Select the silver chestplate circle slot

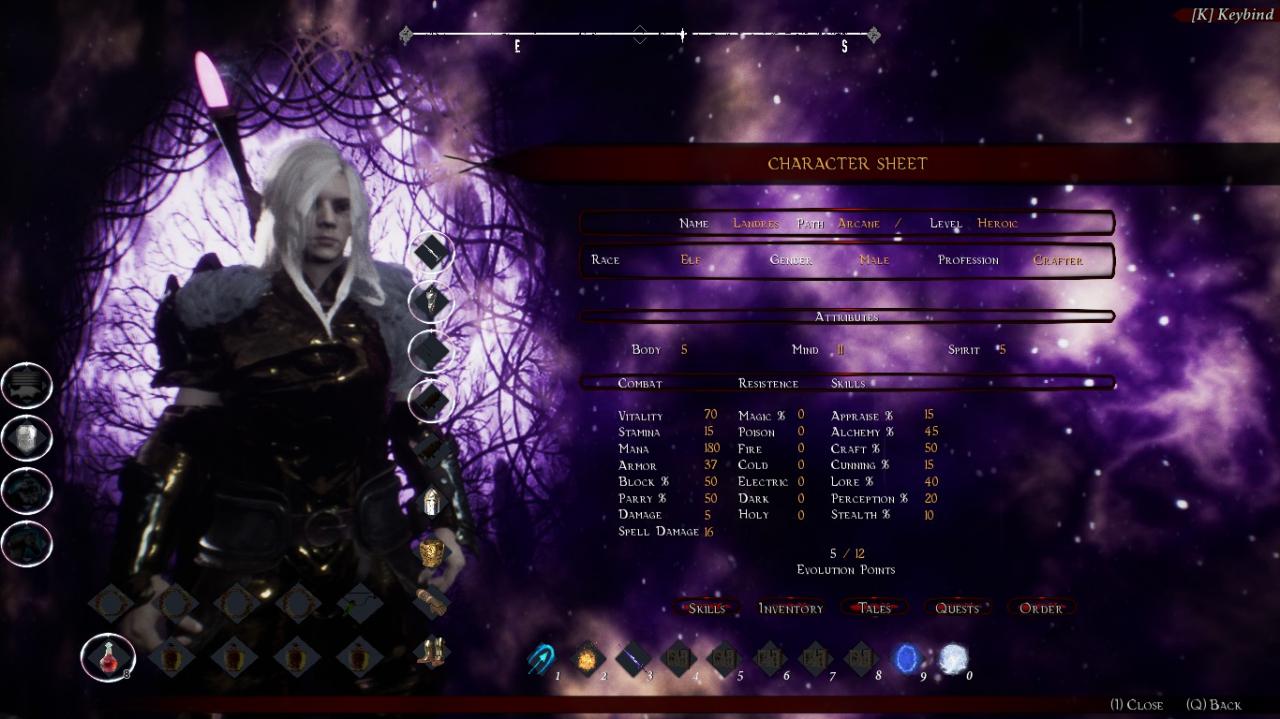27,437
